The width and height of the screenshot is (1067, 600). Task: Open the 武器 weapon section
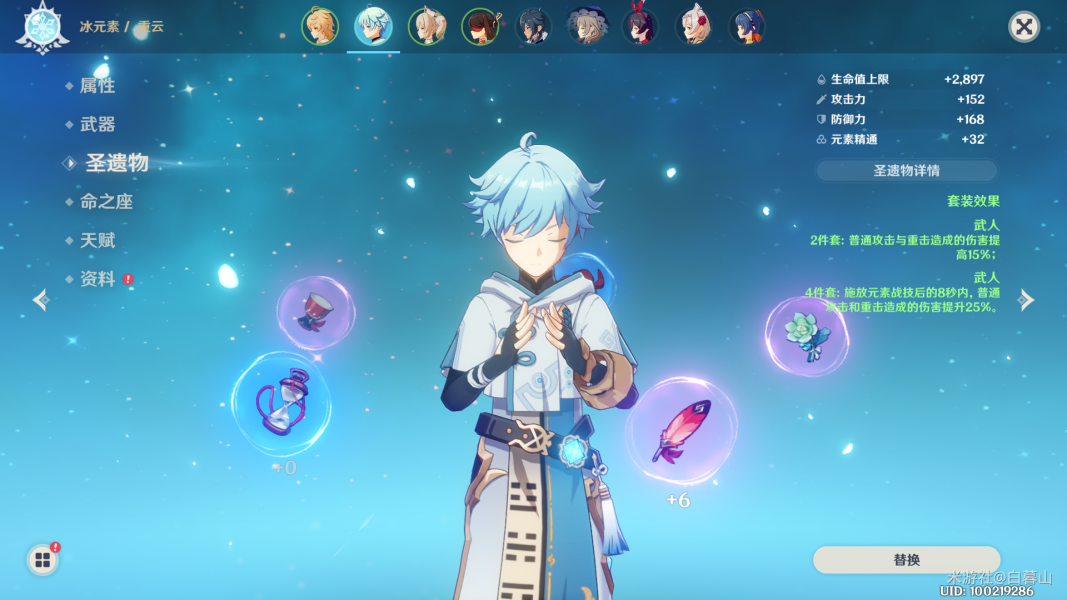click(97, 124)
